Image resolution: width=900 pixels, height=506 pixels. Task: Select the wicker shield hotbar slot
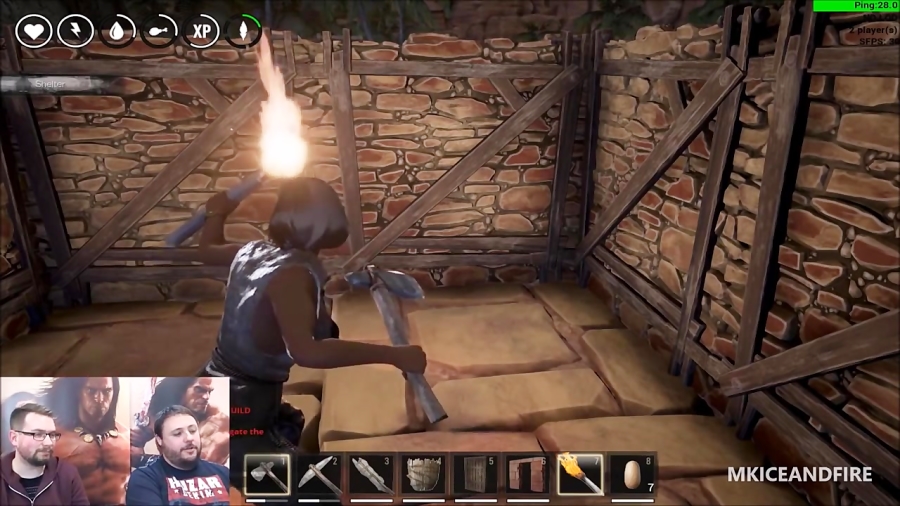point(423,474)
